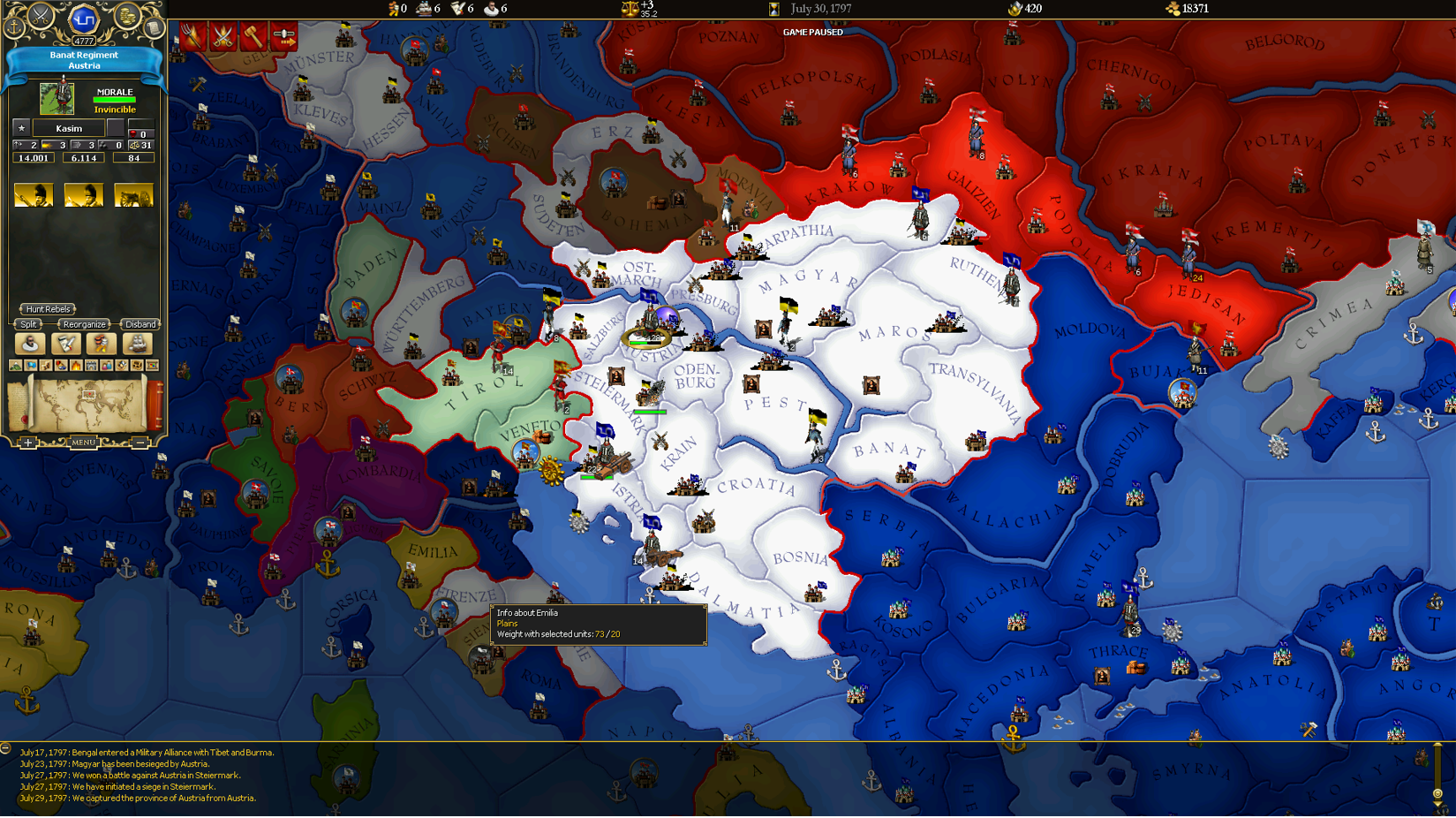Open the gold coins treasury panel
1456x818 pixels.
126,18
